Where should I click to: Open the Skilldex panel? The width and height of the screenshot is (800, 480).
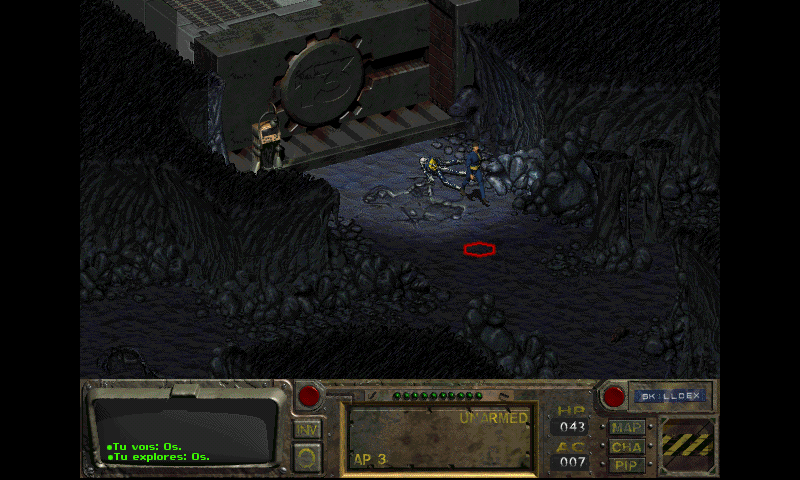tap(670, 396)
